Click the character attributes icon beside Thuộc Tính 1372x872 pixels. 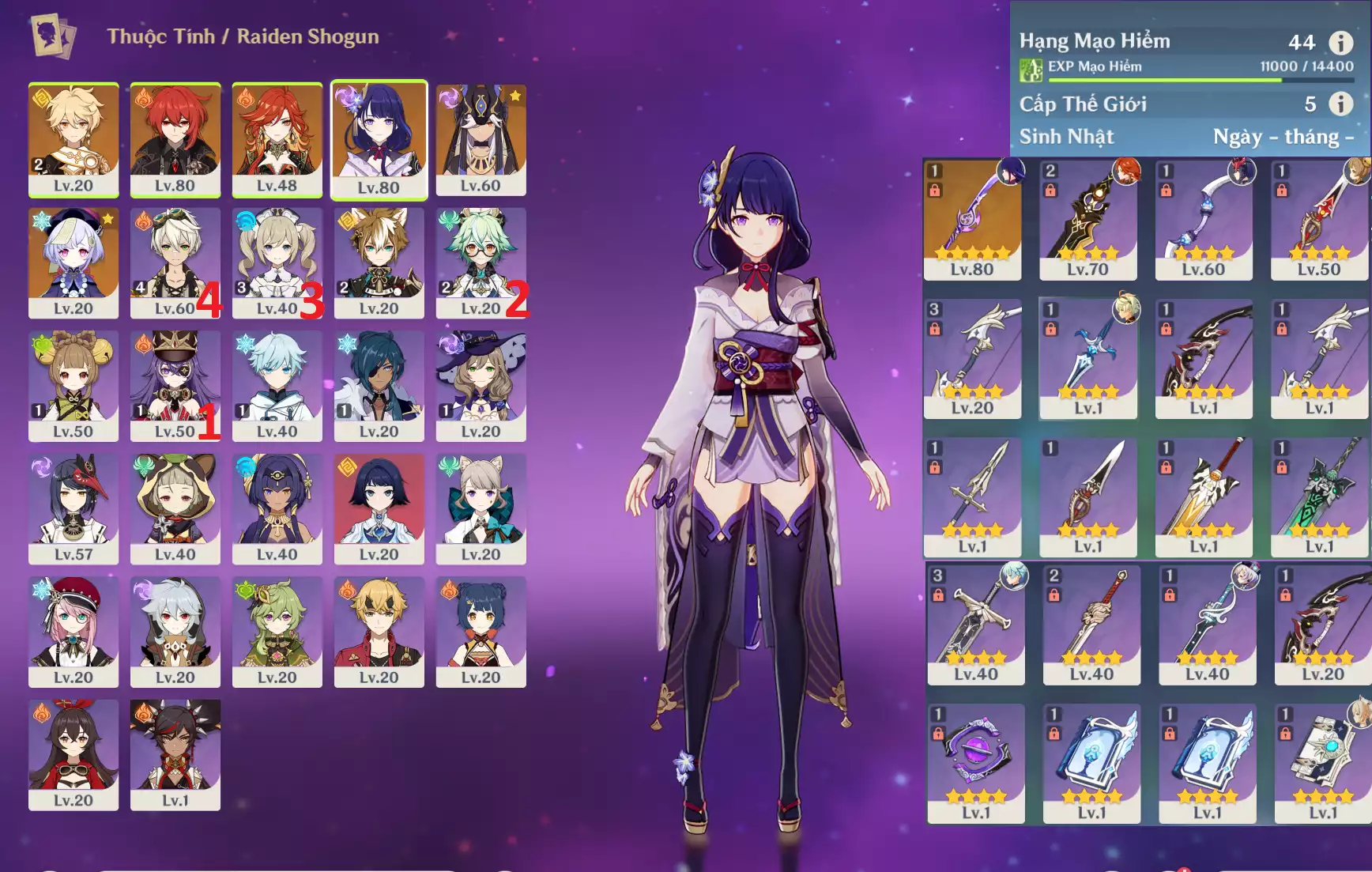(53, 36)
